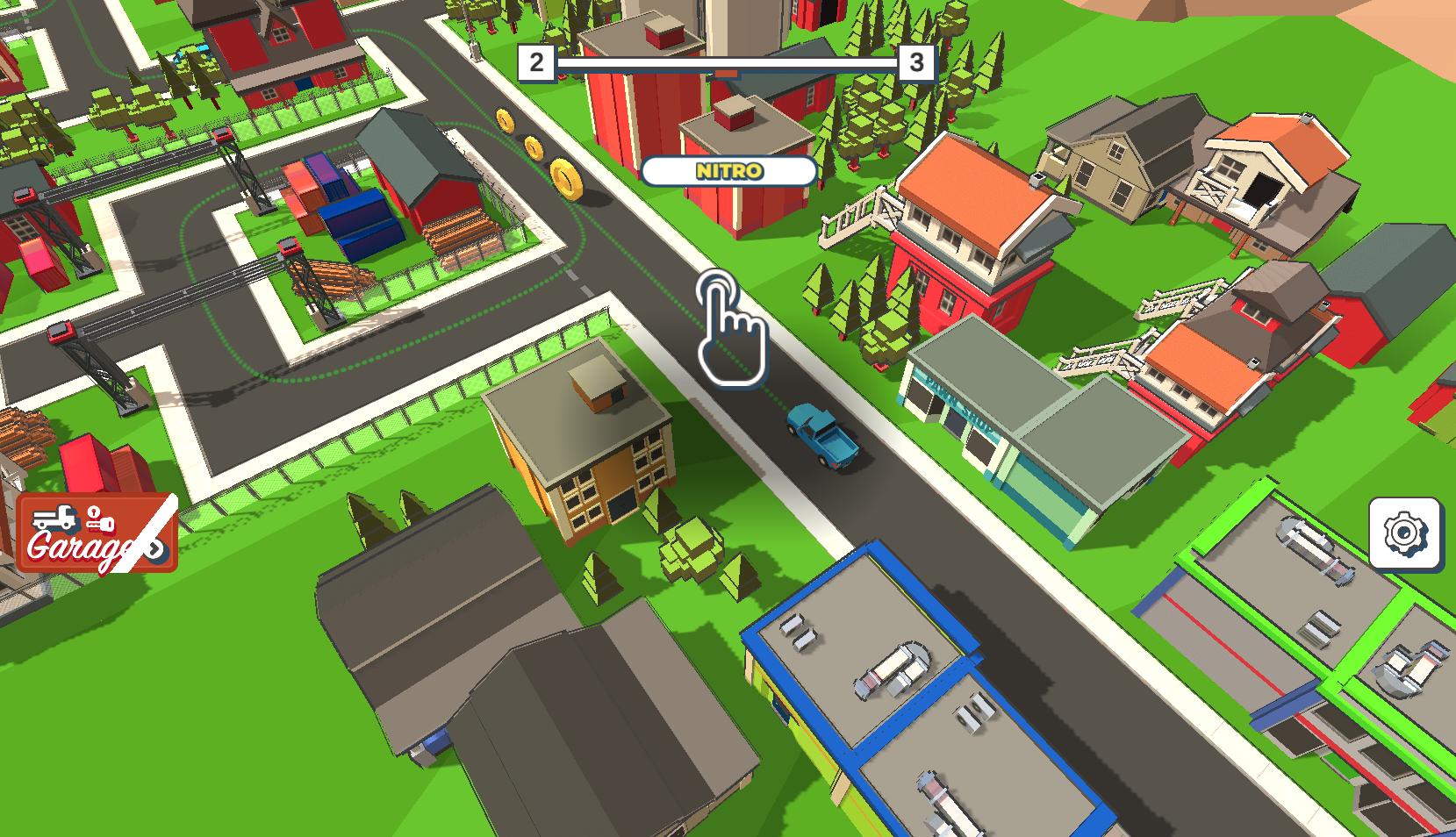Screen dimensions: 1456x837
Task: Open the settings gear icon
Action: pyautogui.click(x=1405, y=533)
